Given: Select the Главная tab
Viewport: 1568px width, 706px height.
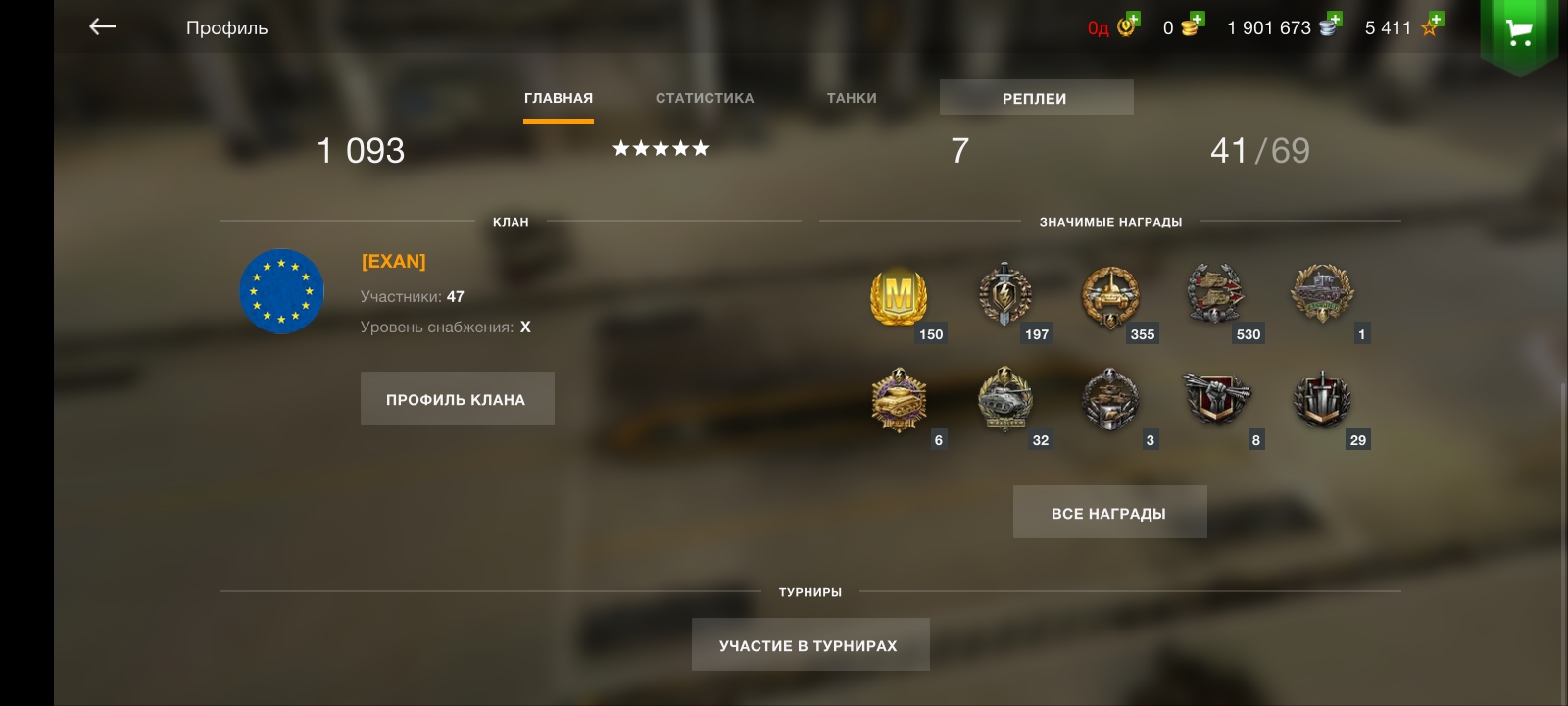Looking at the screenshot, I should [559, 98].
